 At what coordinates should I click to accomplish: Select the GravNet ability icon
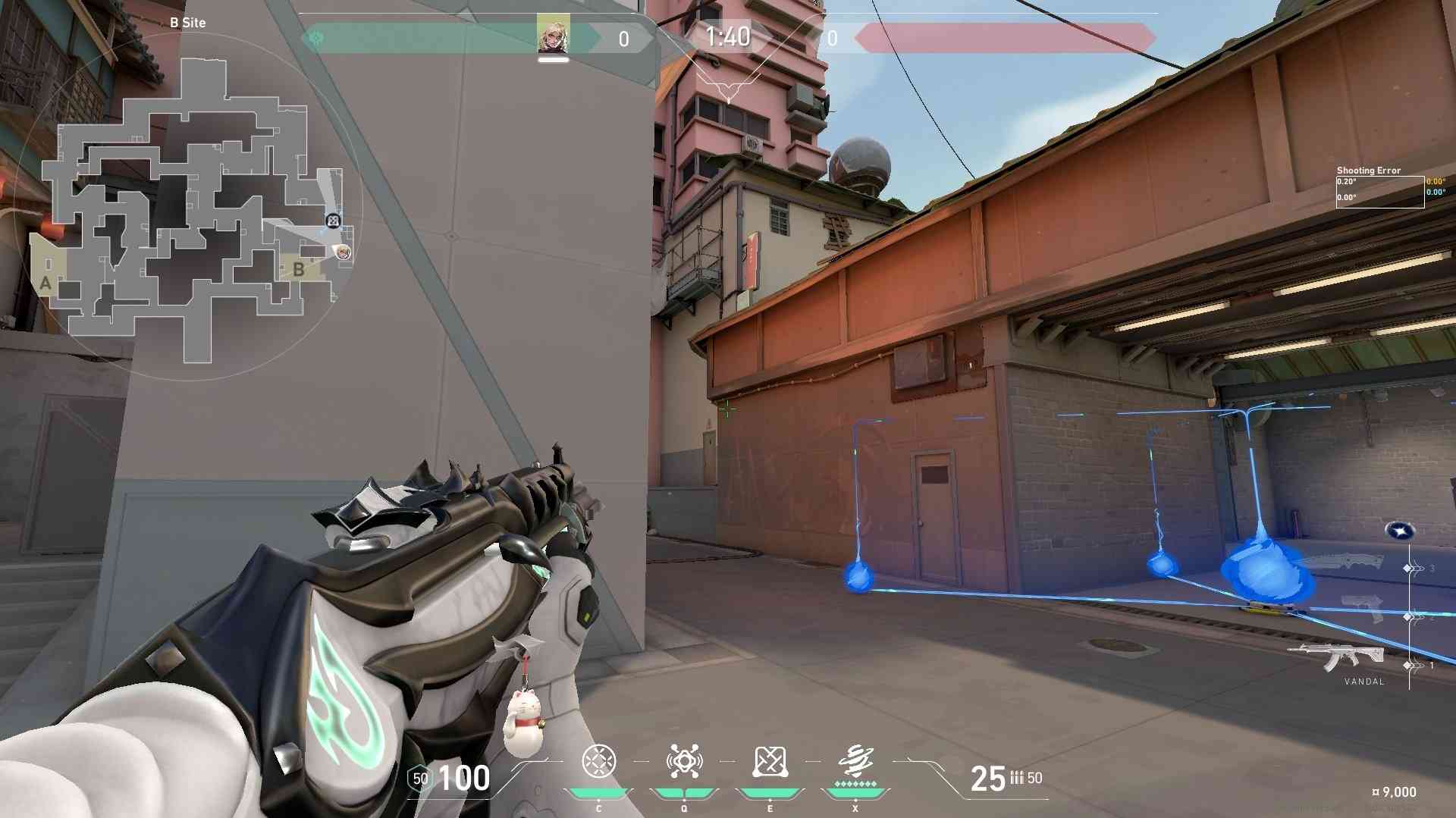(598, 761)
